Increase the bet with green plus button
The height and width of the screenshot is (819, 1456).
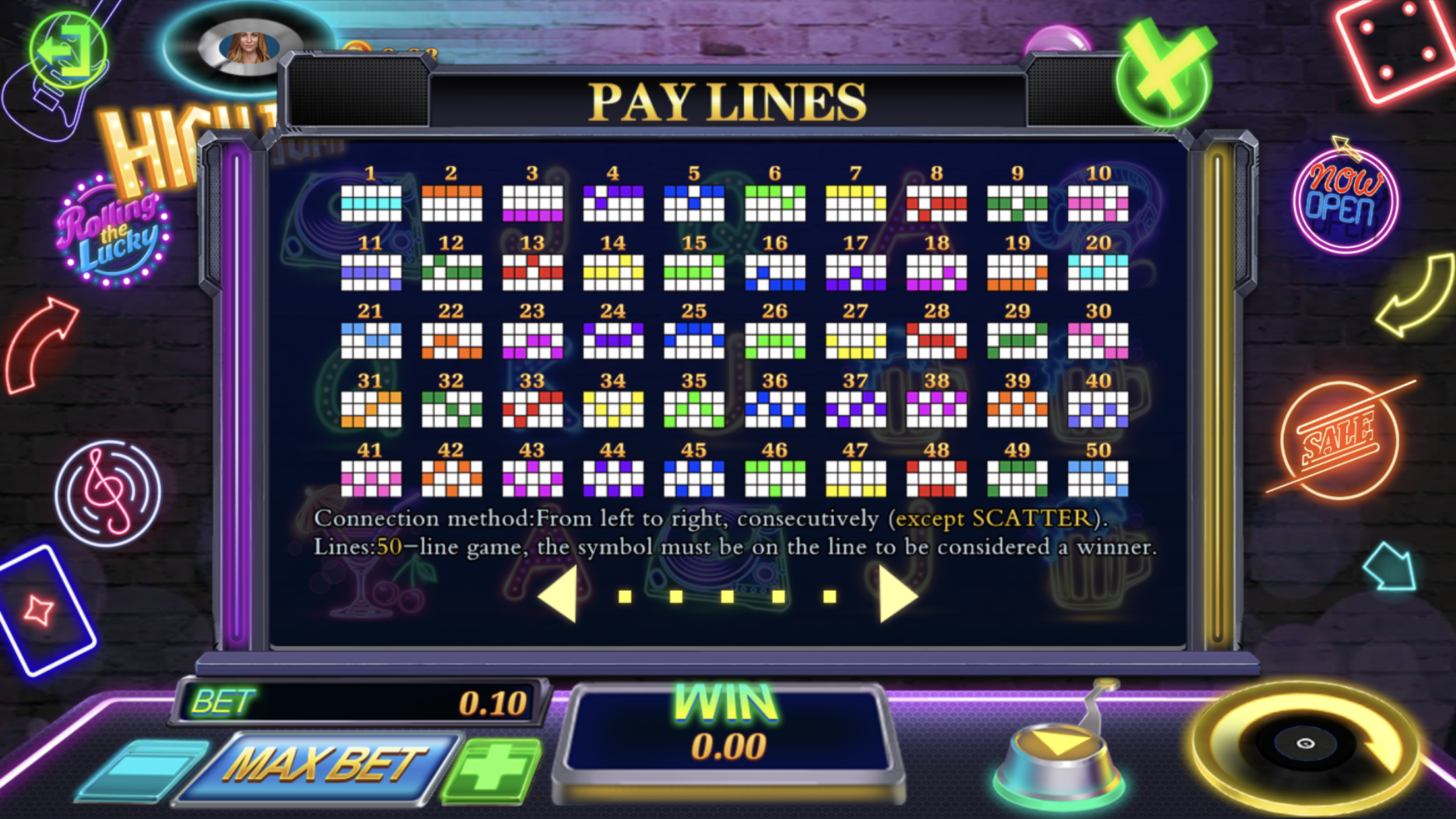492,768
